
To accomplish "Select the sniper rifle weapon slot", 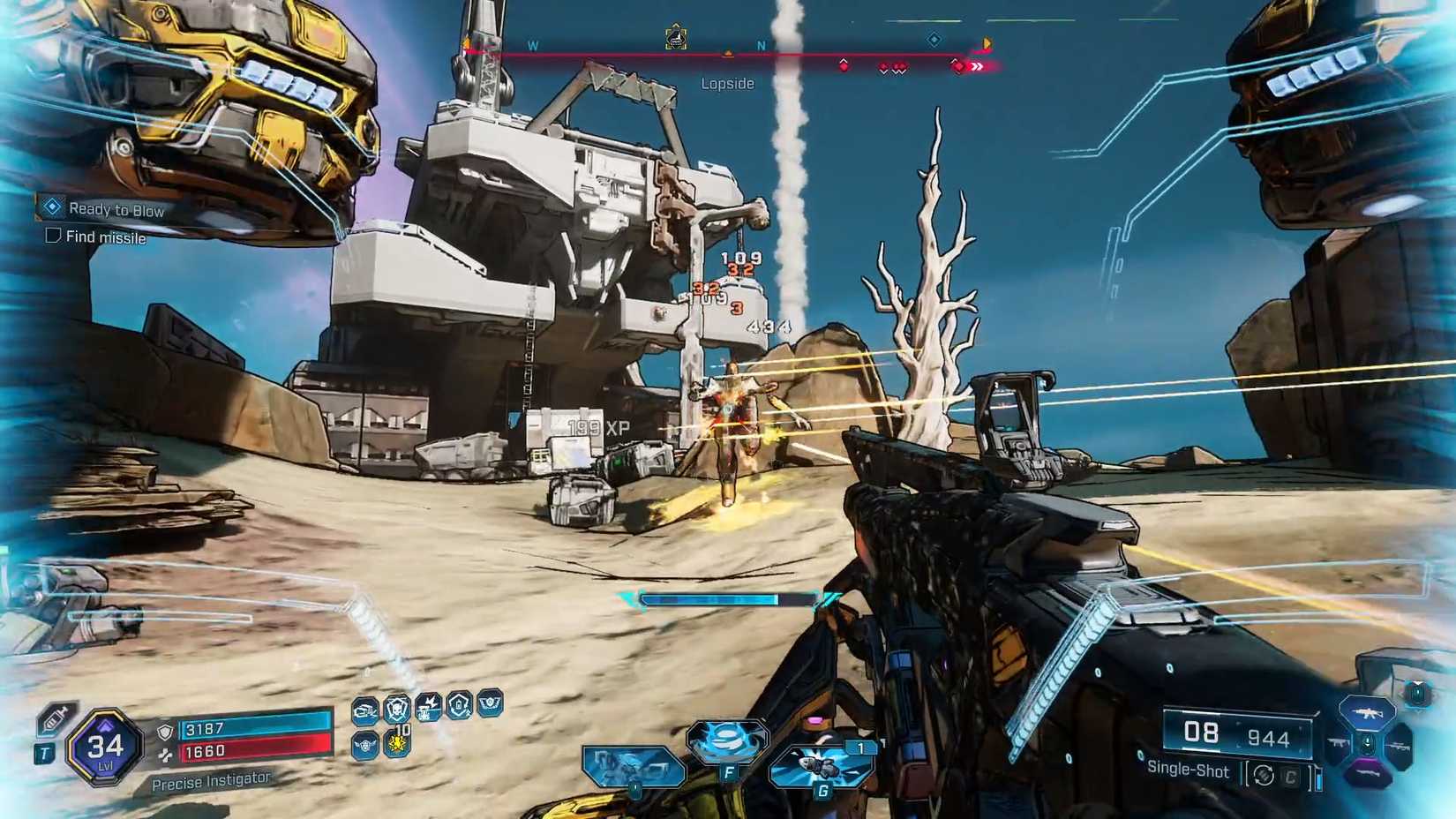I will pos(1399,746).
